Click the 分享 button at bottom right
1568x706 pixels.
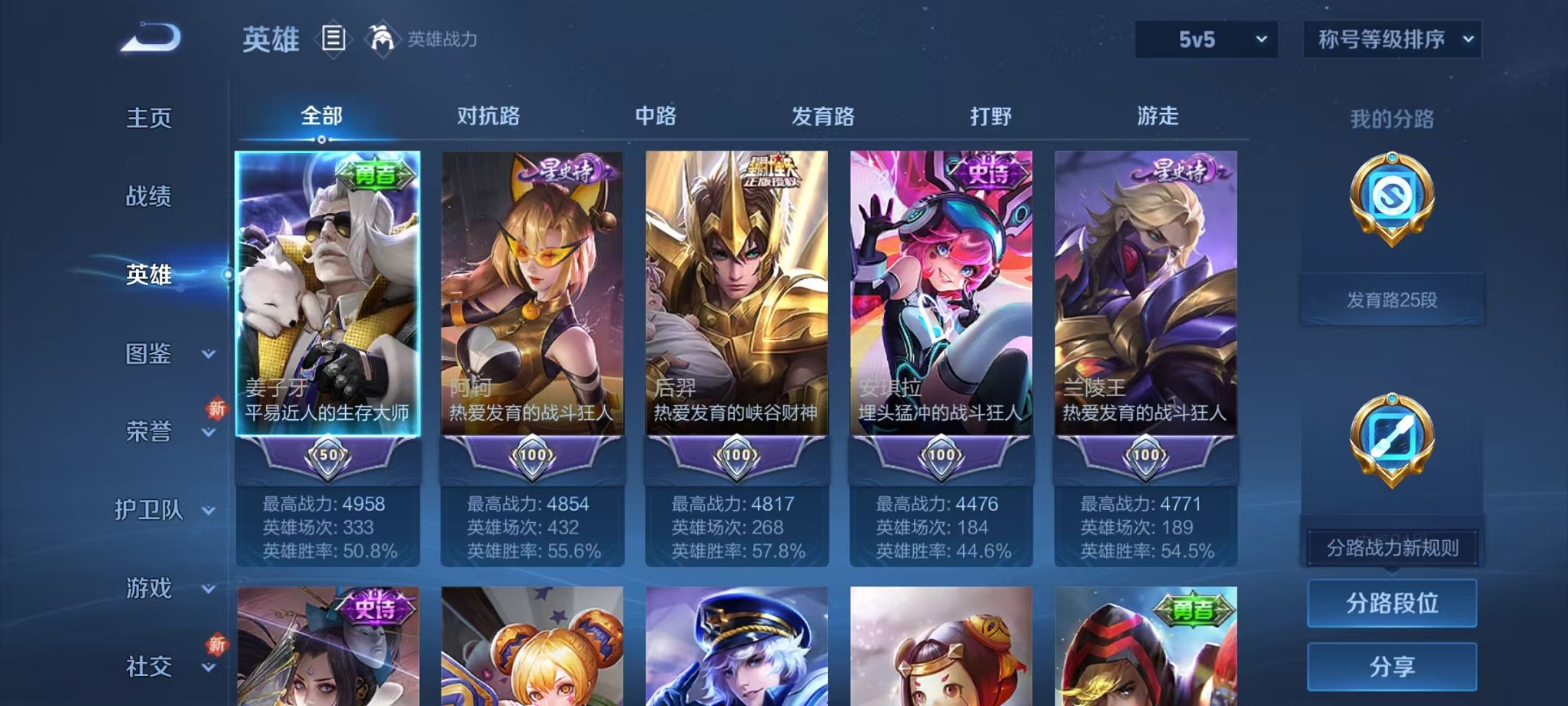point(1391,666)
